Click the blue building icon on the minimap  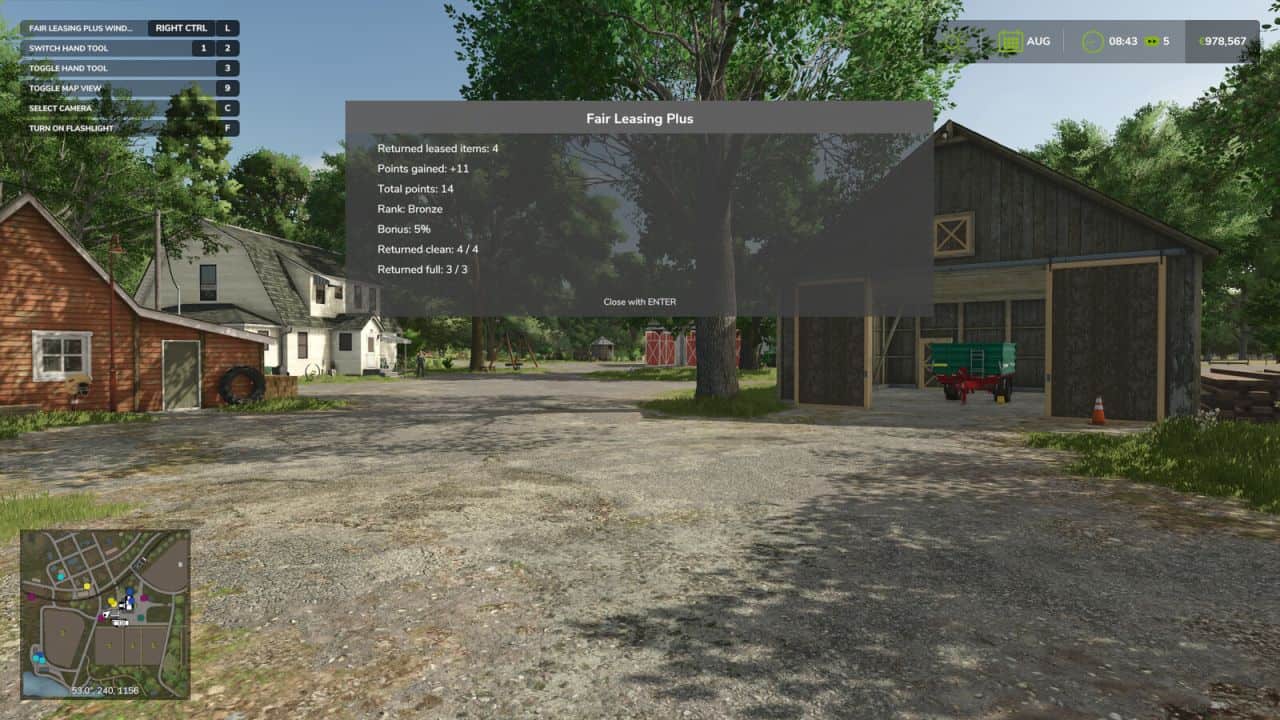[x=129, y=592]
